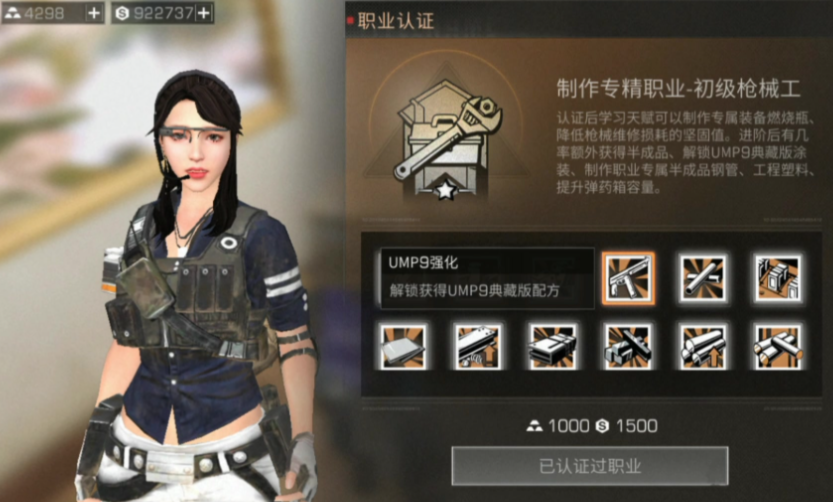The width and height of the screenshot is (833, 502).
Task: Select the flat metal plate talent icon
Action: [403, 346]
